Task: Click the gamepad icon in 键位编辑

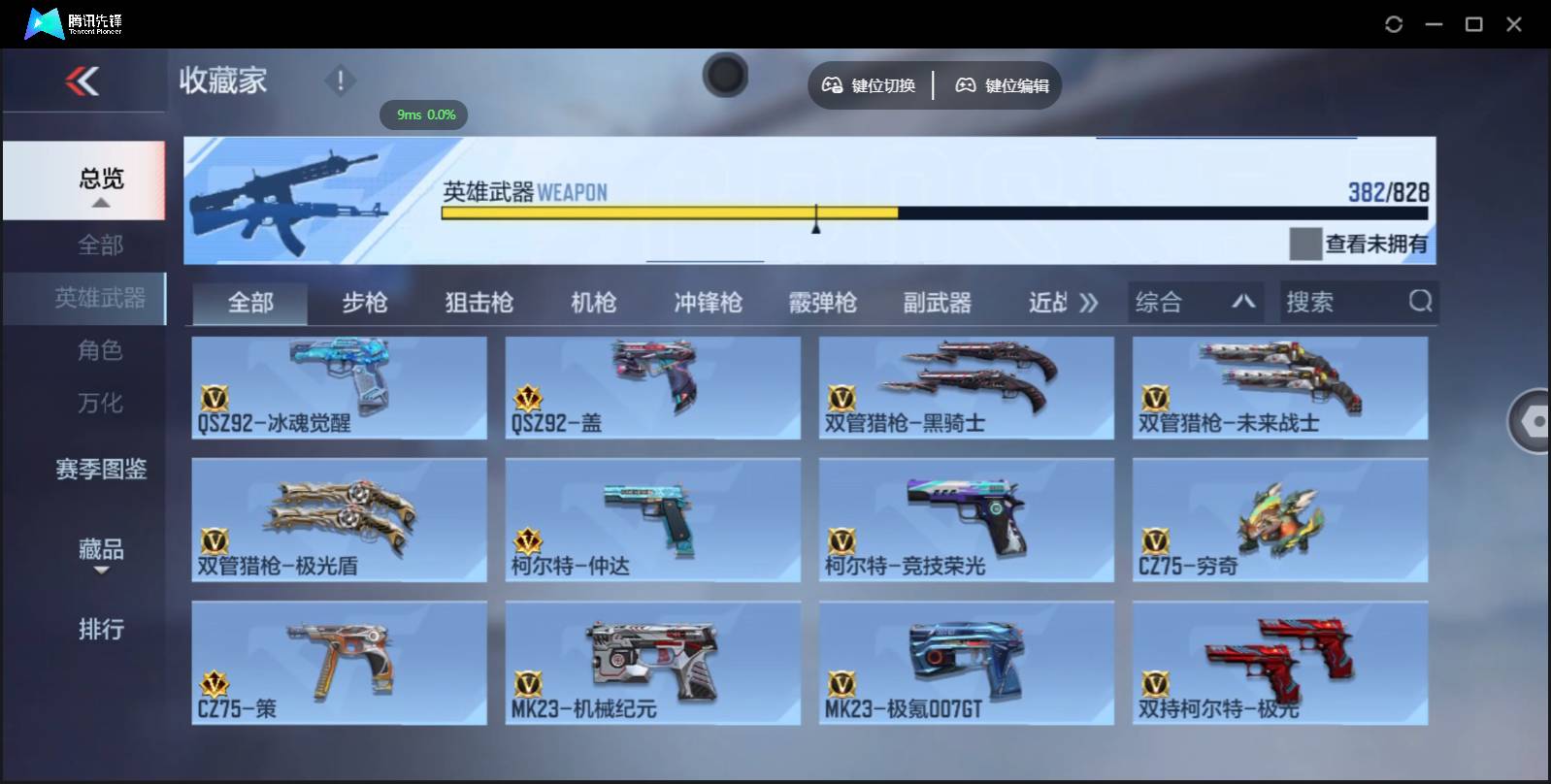Action: [x=964, y=85]
